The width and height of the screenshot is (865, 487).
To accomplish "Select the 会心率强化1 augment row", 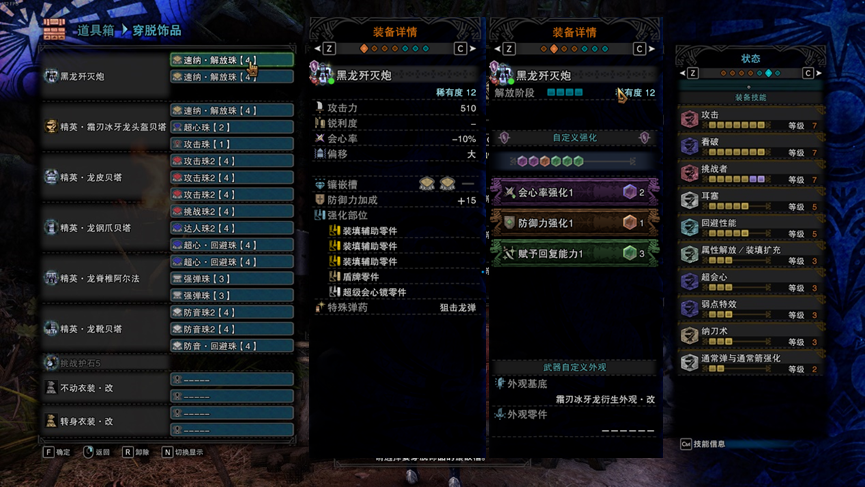I will 574,191.
